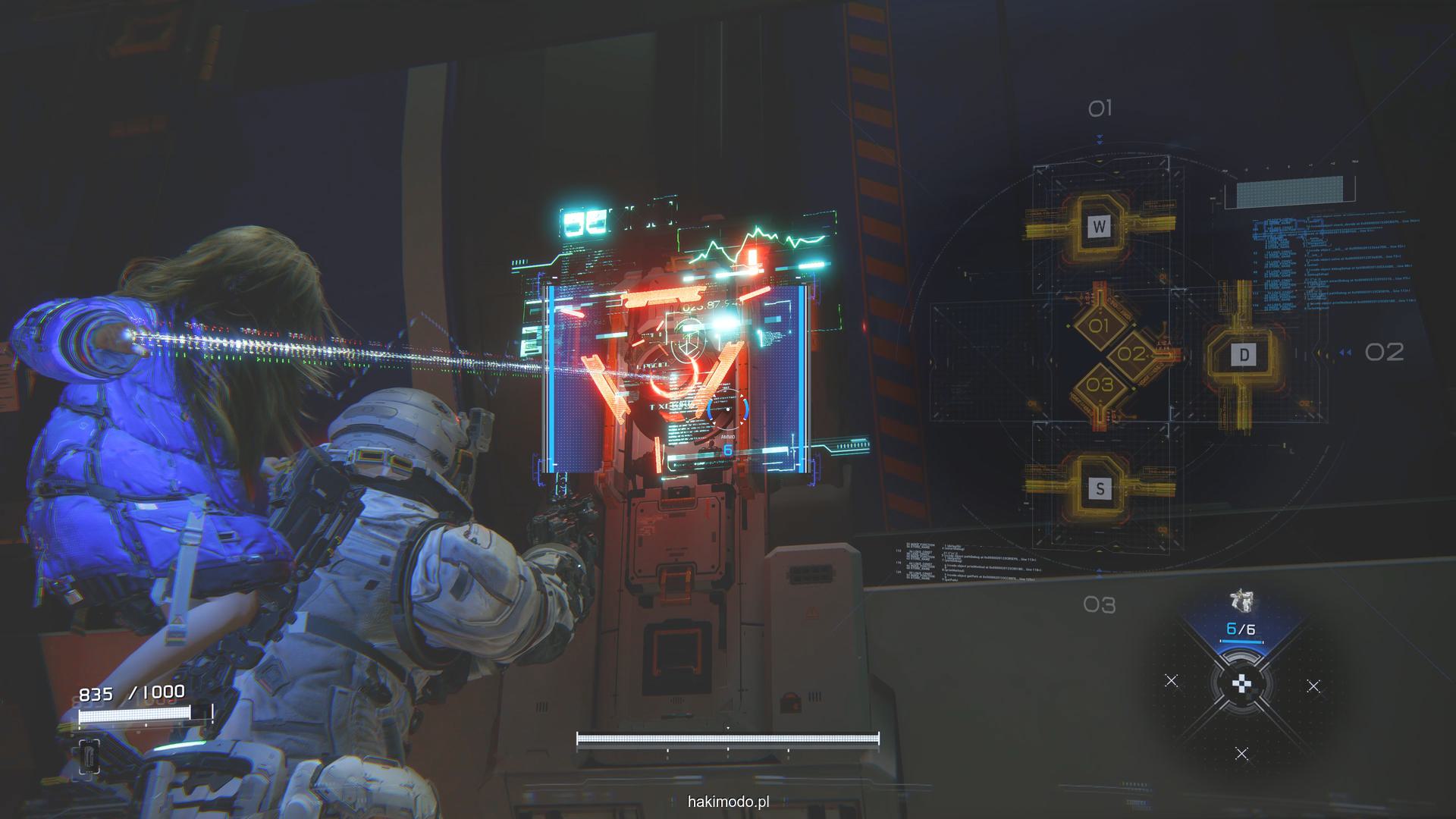Viewport: 1456px width, 819px height.
Task: Select the pistol weapon slot icon
Action: click(1241, 602)
